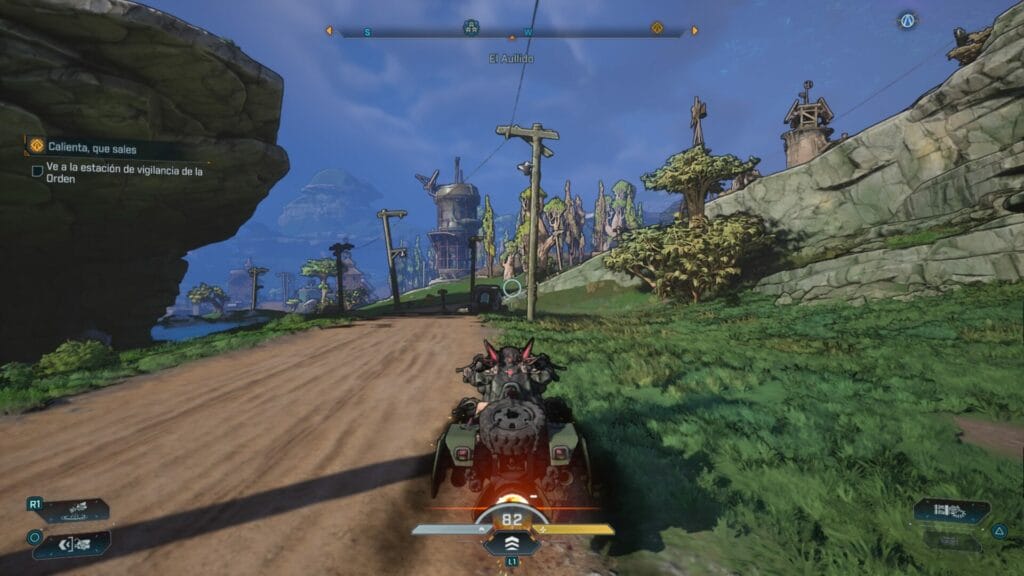
Task: Click the compass bar at top
Action: pyautogui.click(x=511, y=31)
